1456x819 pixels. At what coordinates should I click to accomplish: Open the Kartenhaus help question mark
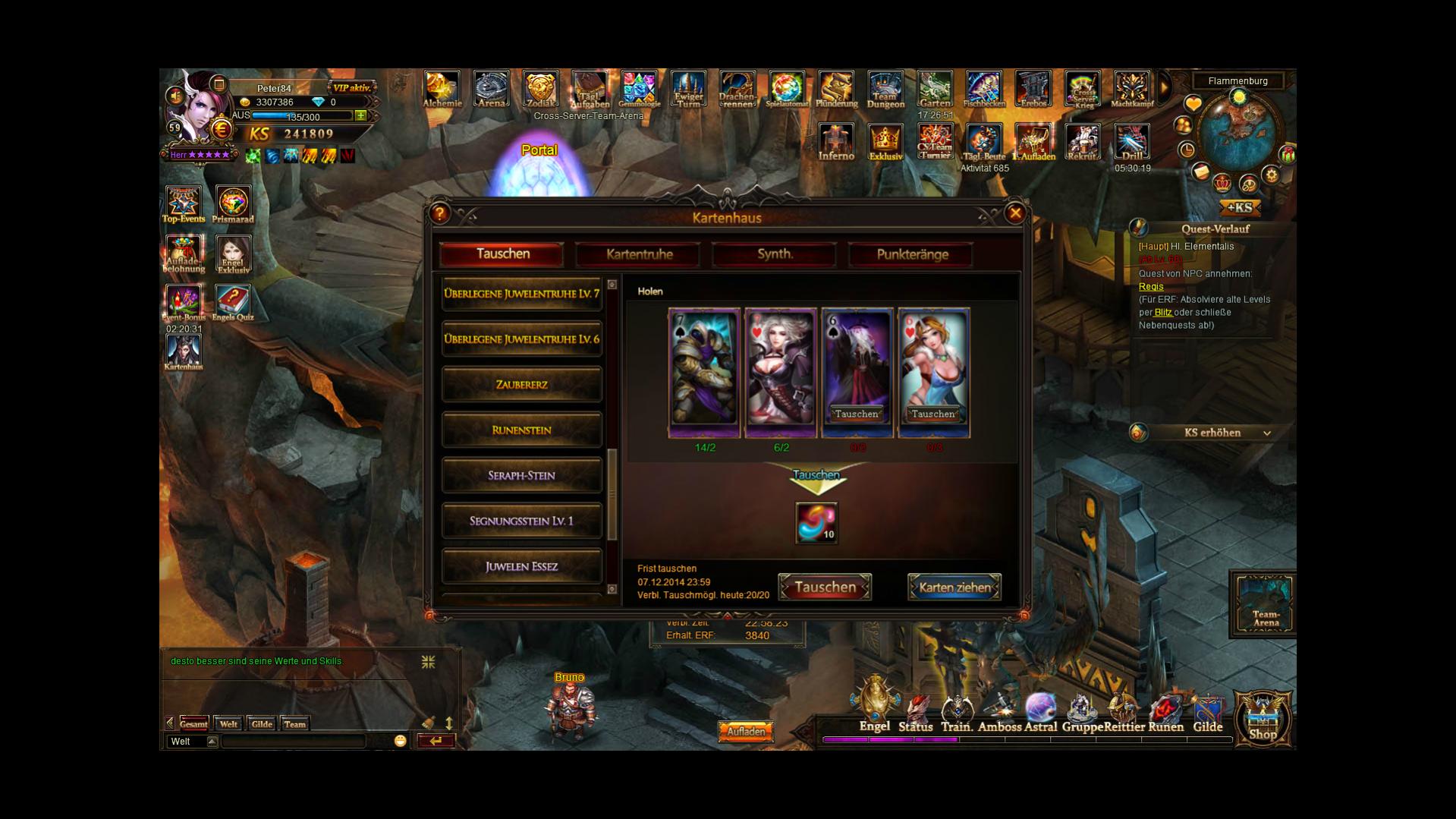coord(440,214)
